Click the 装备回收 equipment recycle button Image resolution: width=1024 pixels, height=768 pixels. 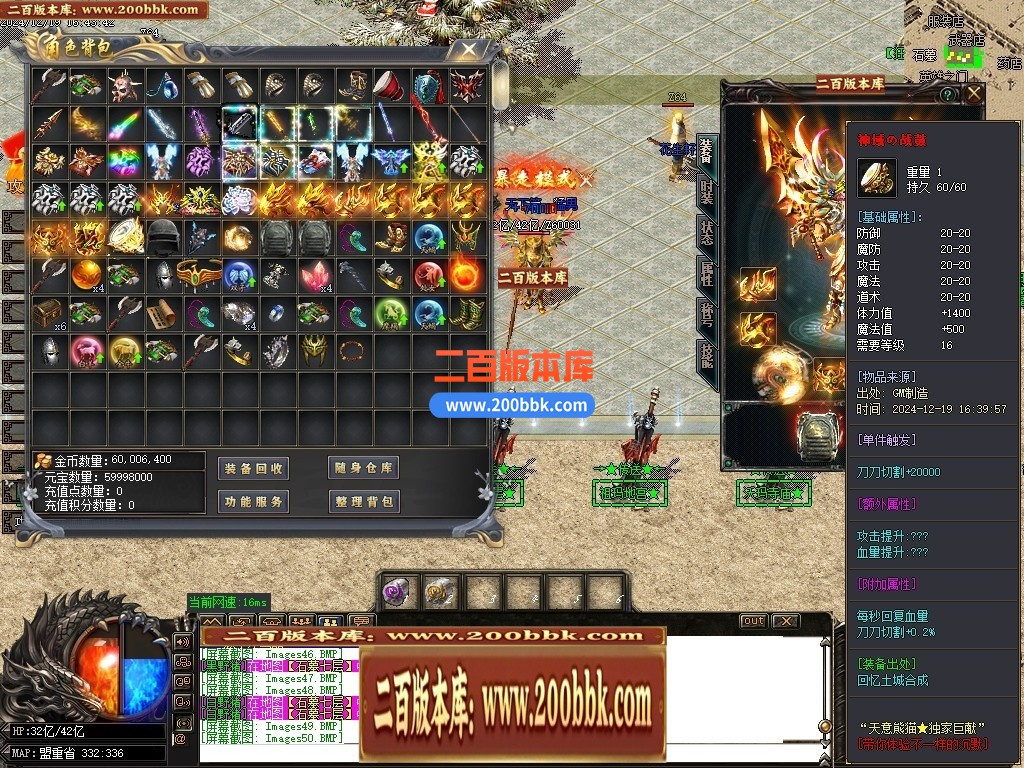click(253, 468)
